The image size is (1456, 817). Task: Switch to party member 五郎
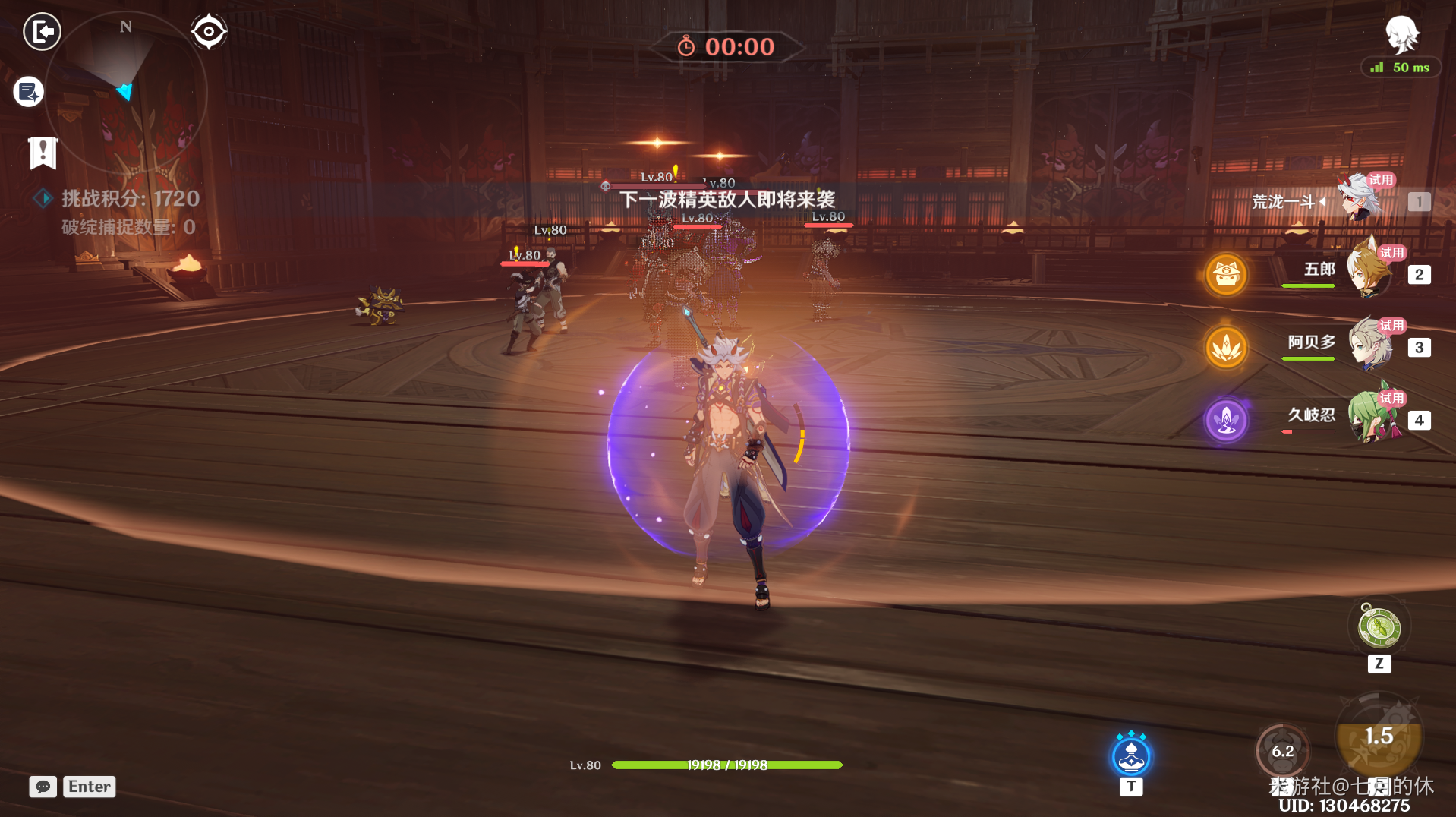[x=1369, y=271]
